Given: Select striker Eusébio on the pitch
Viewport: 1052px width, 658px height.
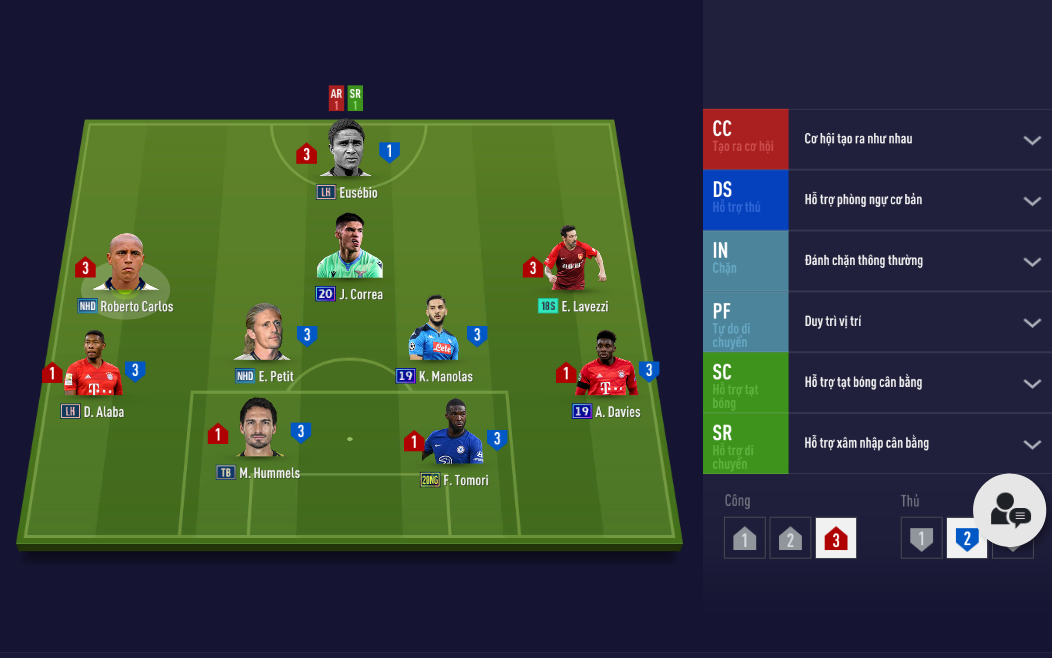Looking at the screenshot, I should 346,150.
